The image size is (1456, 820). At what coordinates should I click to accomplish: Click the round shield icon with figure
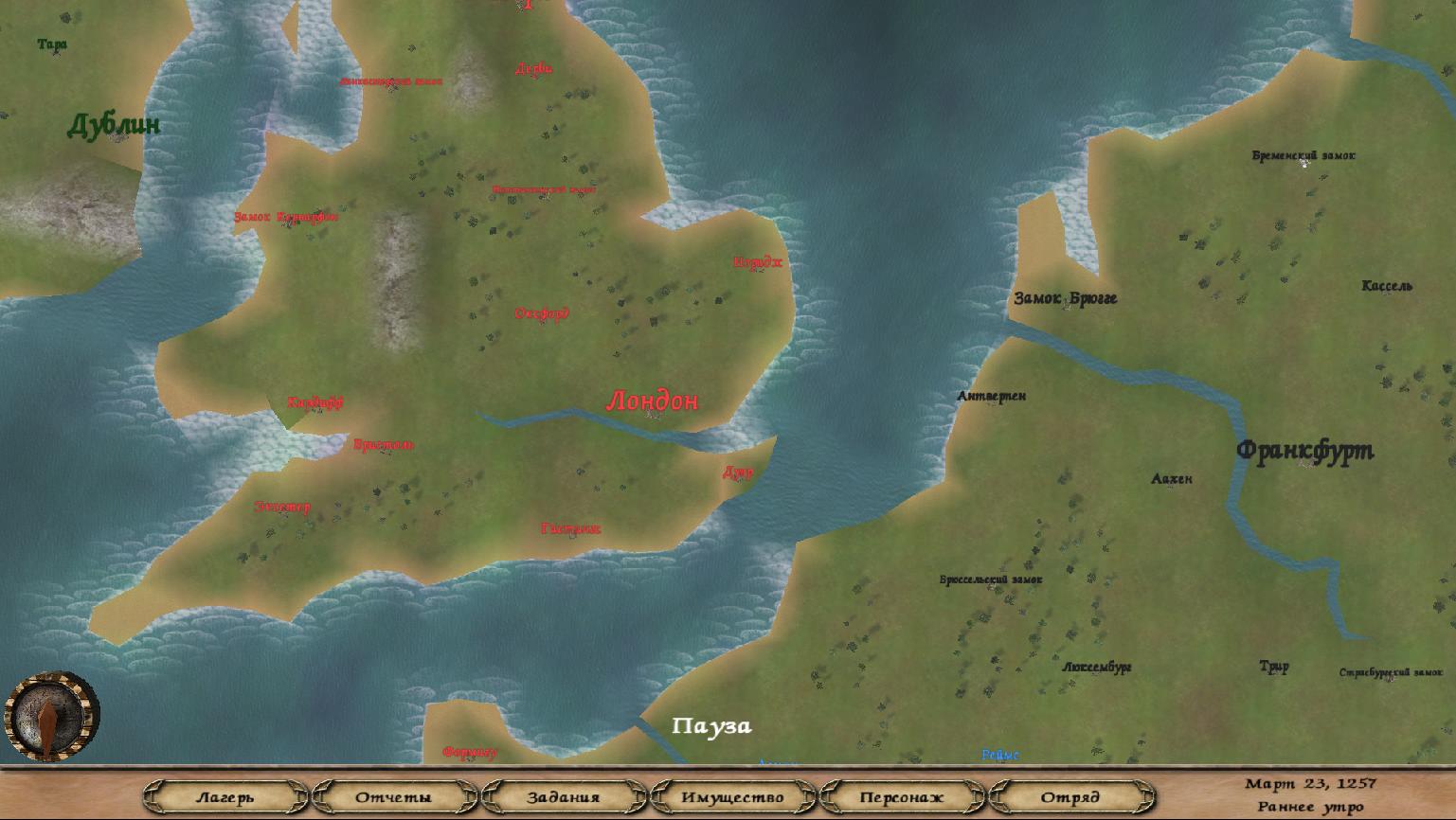tap(51, 717)
